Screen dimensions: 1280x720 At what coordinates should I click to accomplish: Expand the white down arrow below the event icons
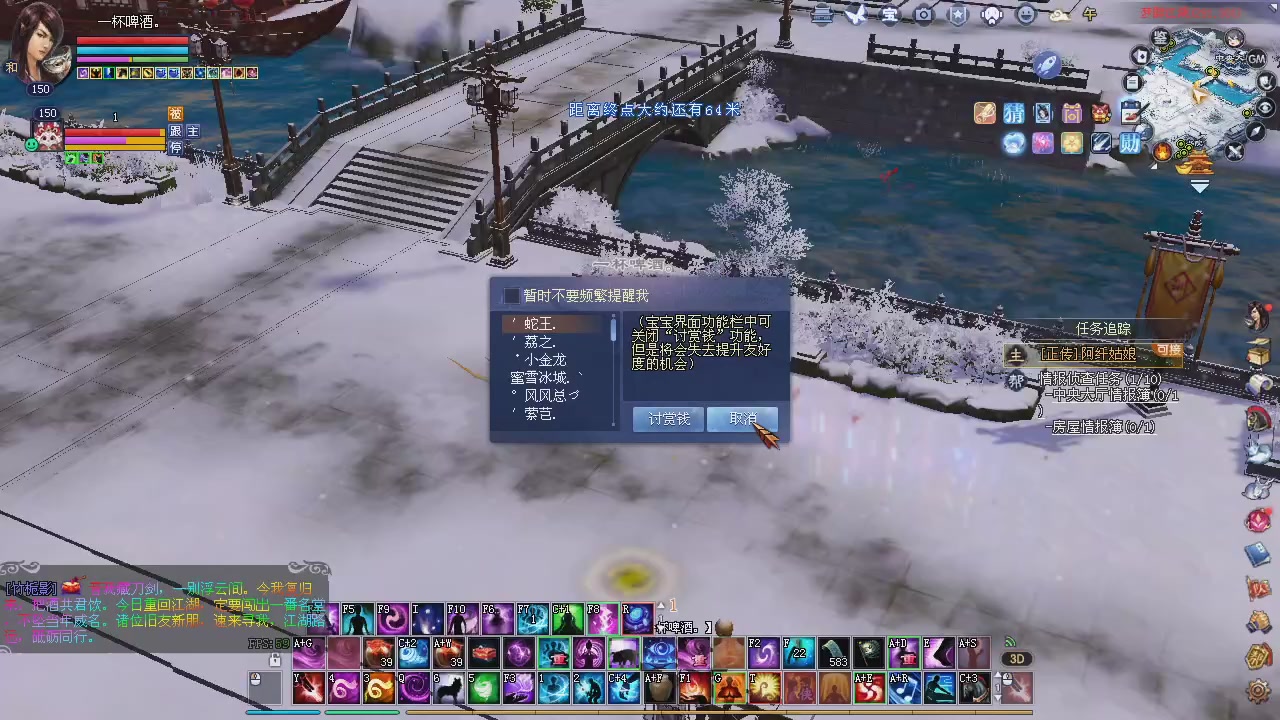coord(1200,184)
